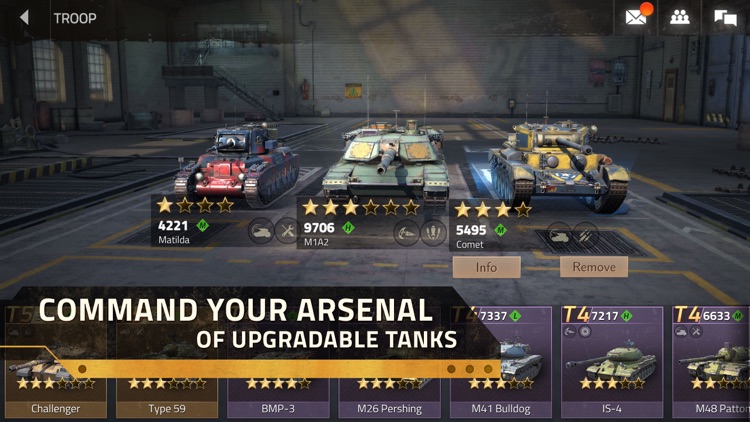Open the mail inbox
Viewport: 750px width, 422px height.
636,17
